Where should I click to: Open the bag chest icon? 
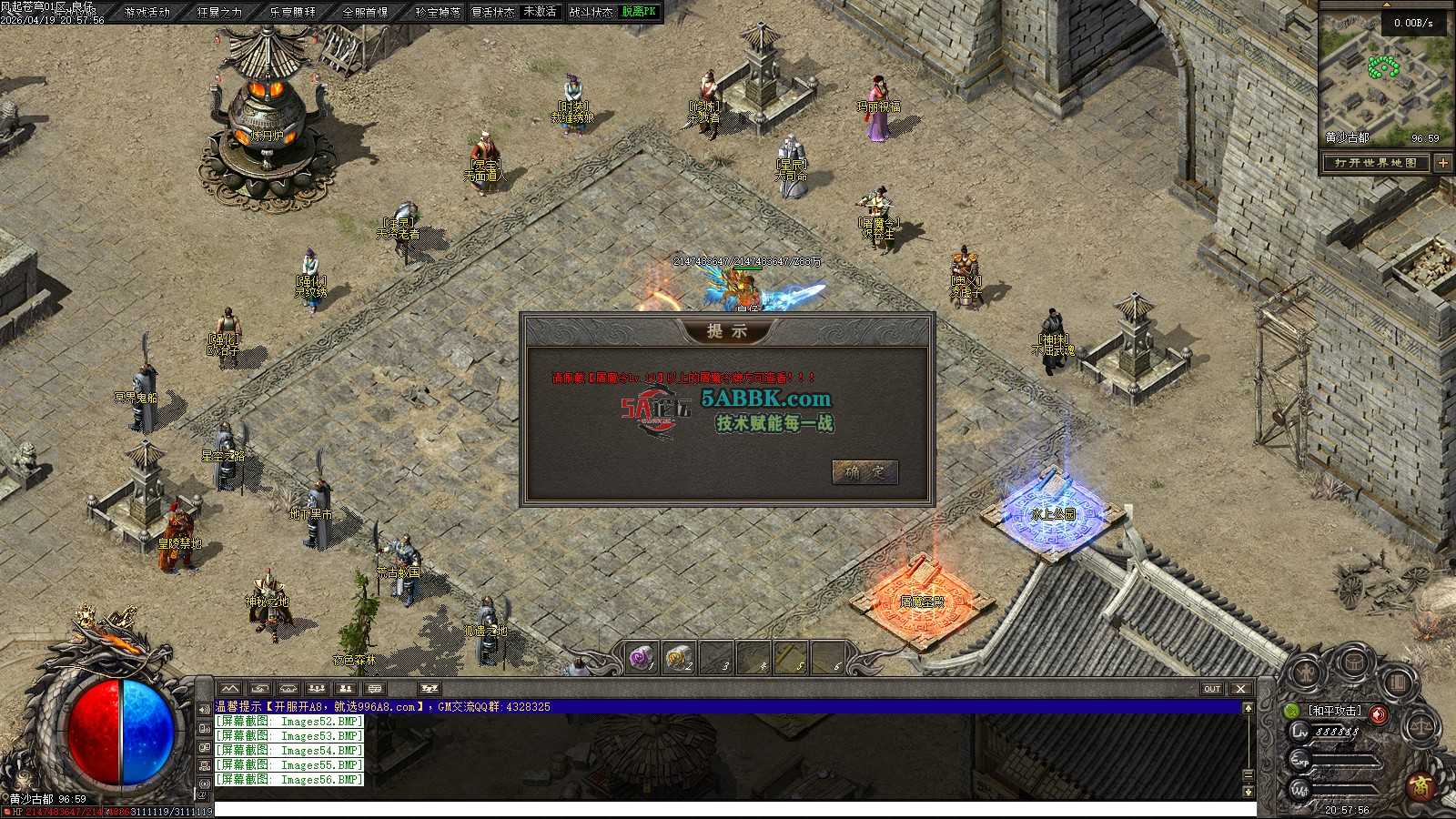coord(1354,662)
